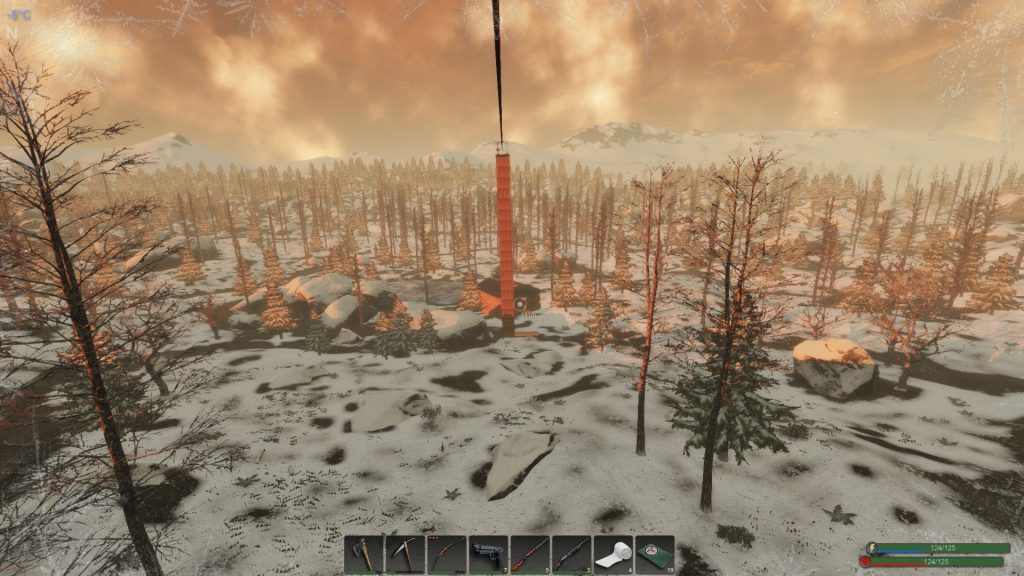
Task: Equip the pickaxe from the hotbar
Action: tap(405, 554)
